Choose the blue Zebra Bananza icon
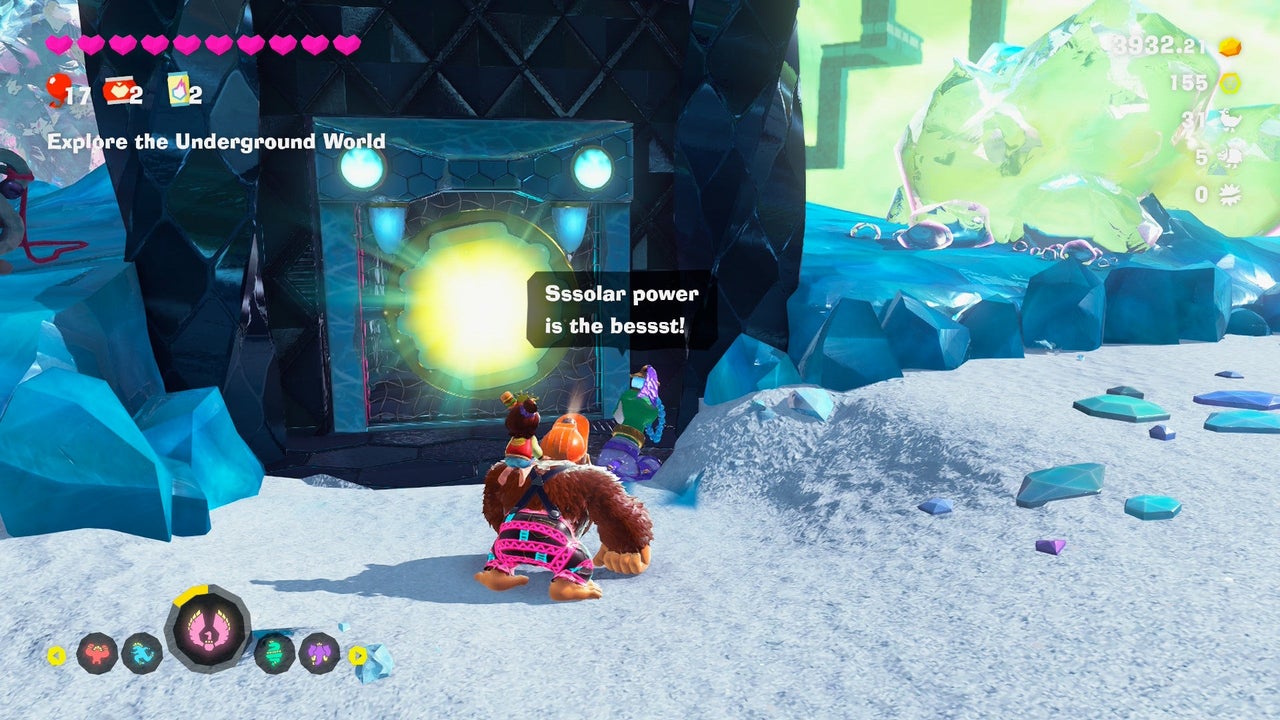 (142, 653)
